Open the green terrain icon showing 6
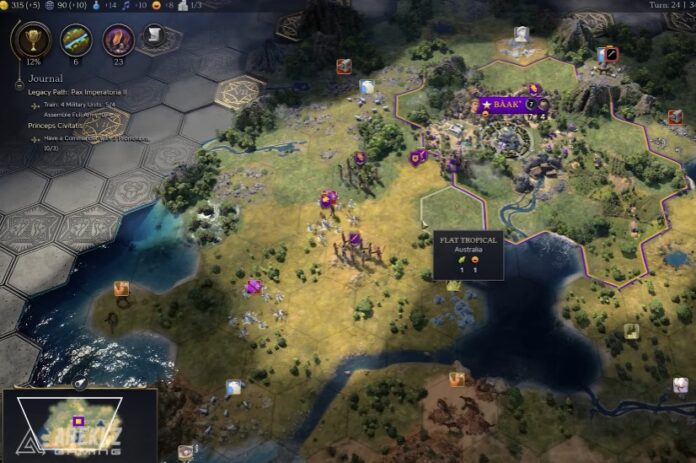Image resolution: width=696 pixels, height=463 pixels. [x=76, y=41]
